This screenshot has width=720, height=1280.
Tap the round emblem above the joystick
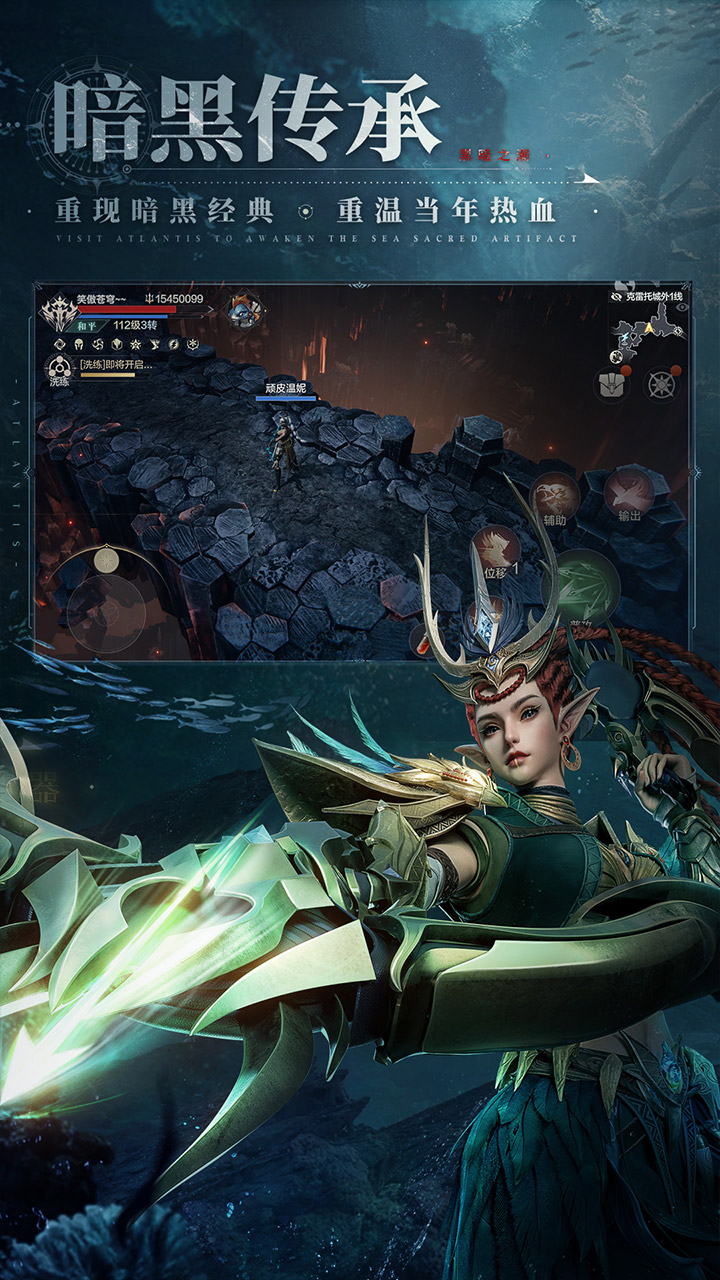106,559
